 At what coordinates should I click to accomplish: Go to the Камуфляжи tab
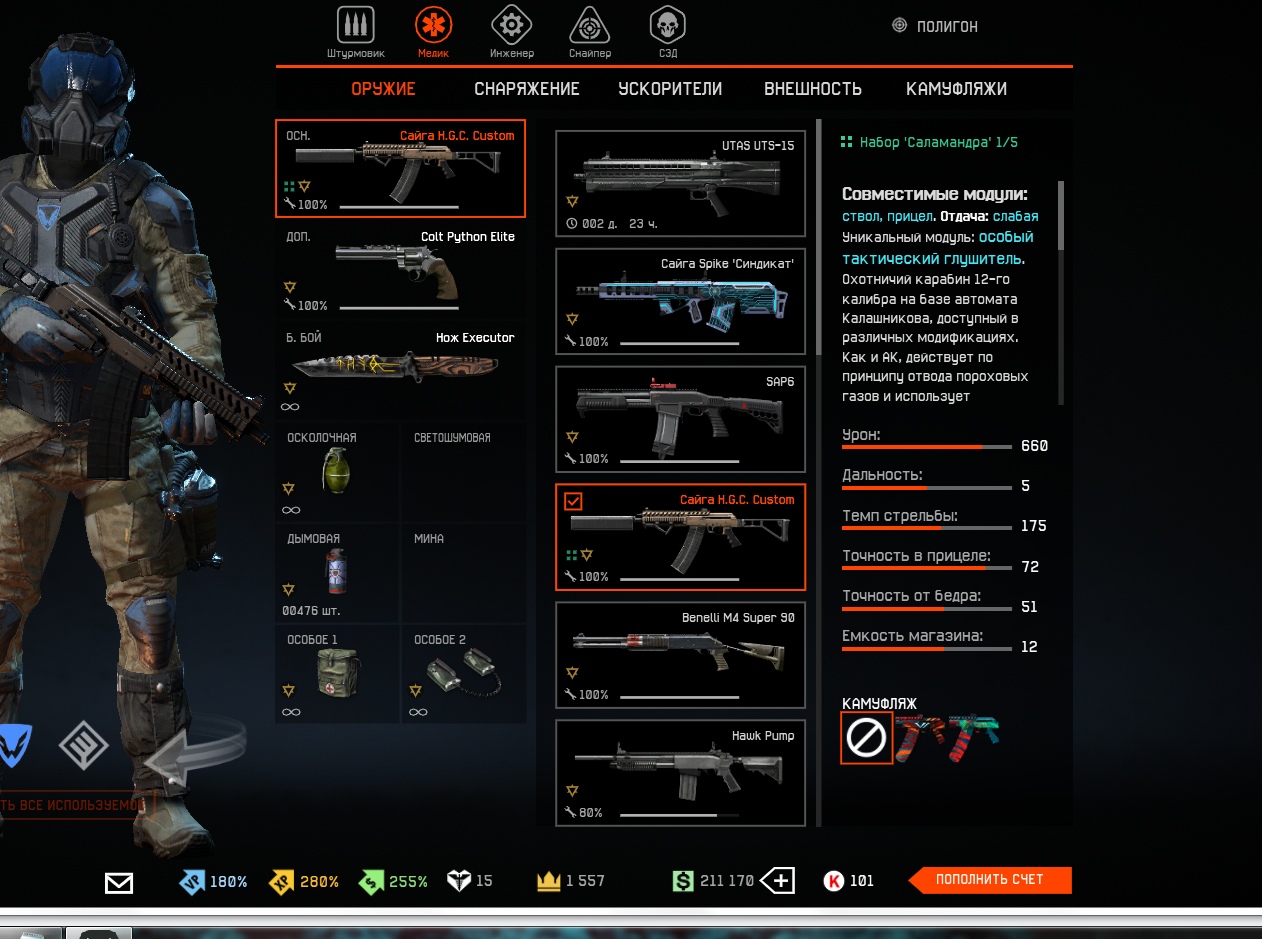click(956, 89)
